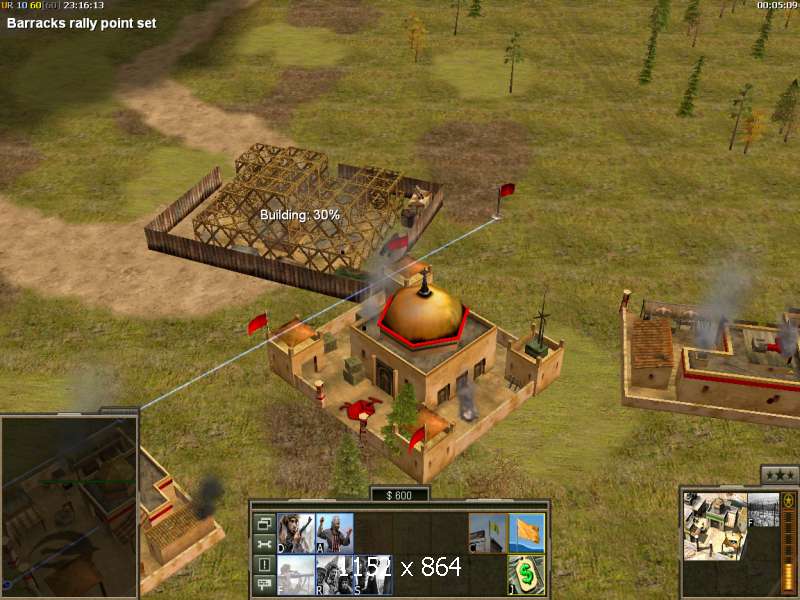Click the overlapping rectangles button
The image size is (800, 600).
264,523
